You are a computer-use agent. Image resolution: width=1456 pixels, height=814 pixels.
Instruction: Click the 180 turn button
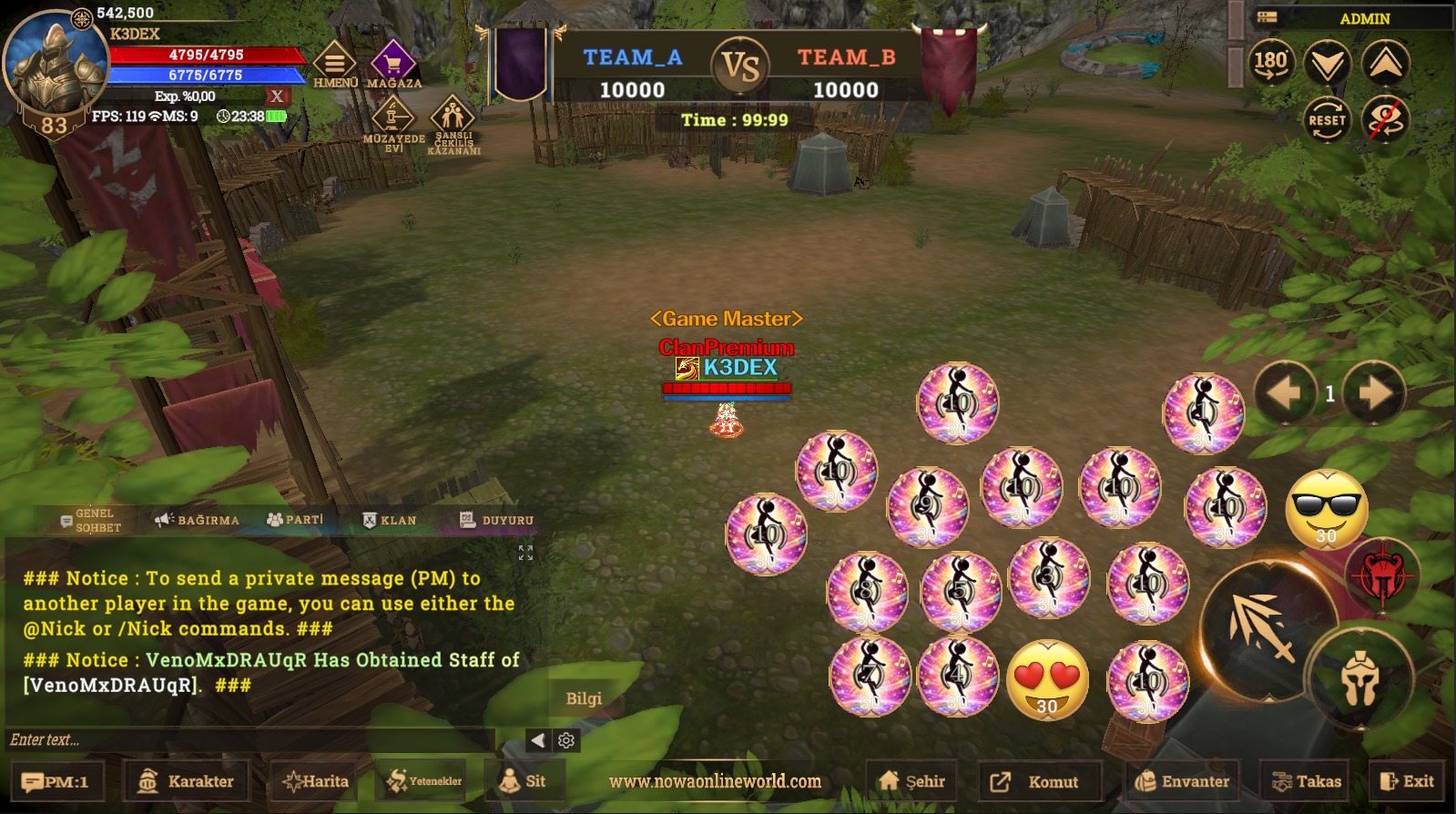click(1271, 64)
